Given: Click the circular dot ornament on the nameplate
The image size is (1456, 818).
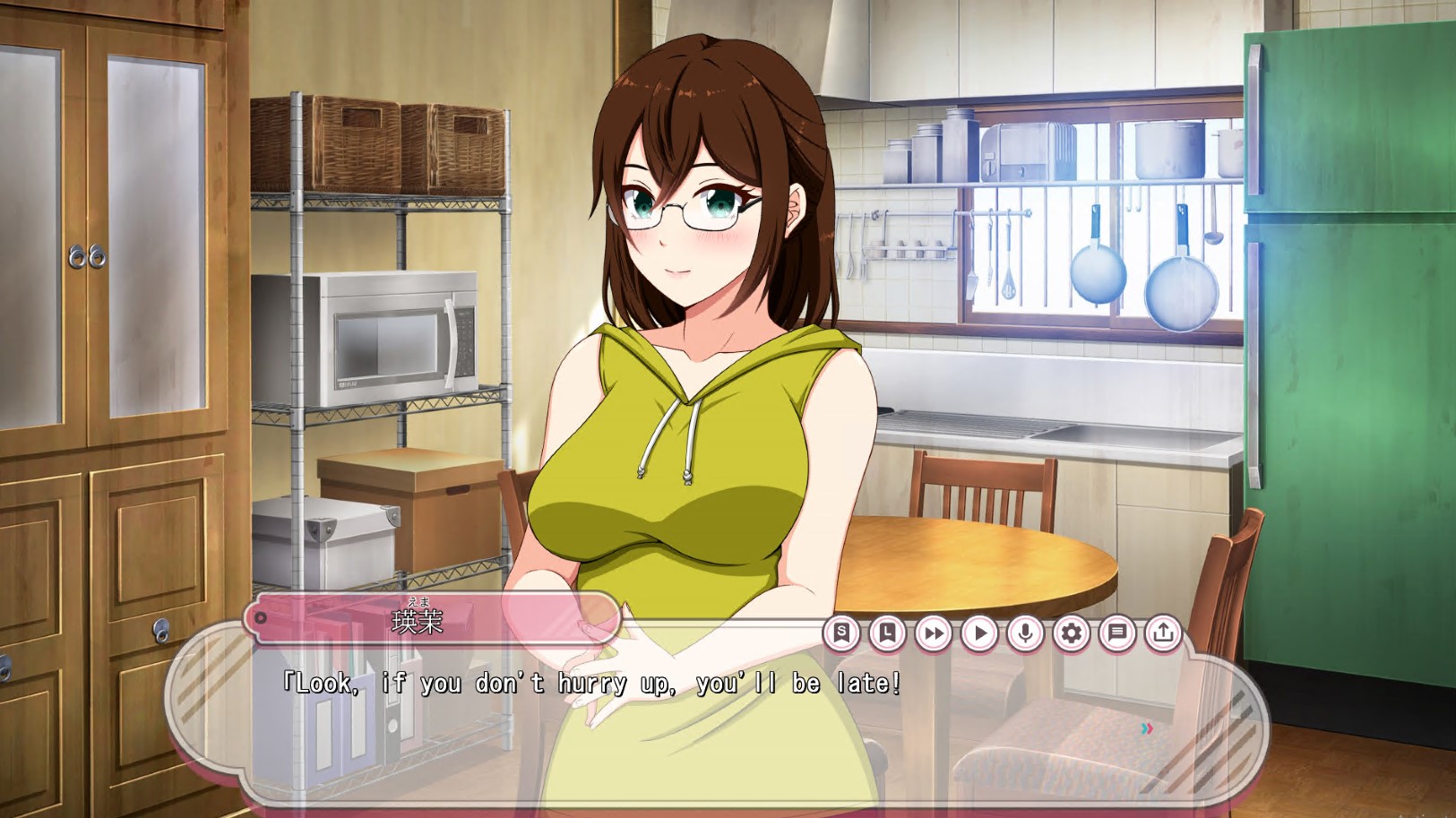Looking at the screenshot, I should tap(263, 616).
